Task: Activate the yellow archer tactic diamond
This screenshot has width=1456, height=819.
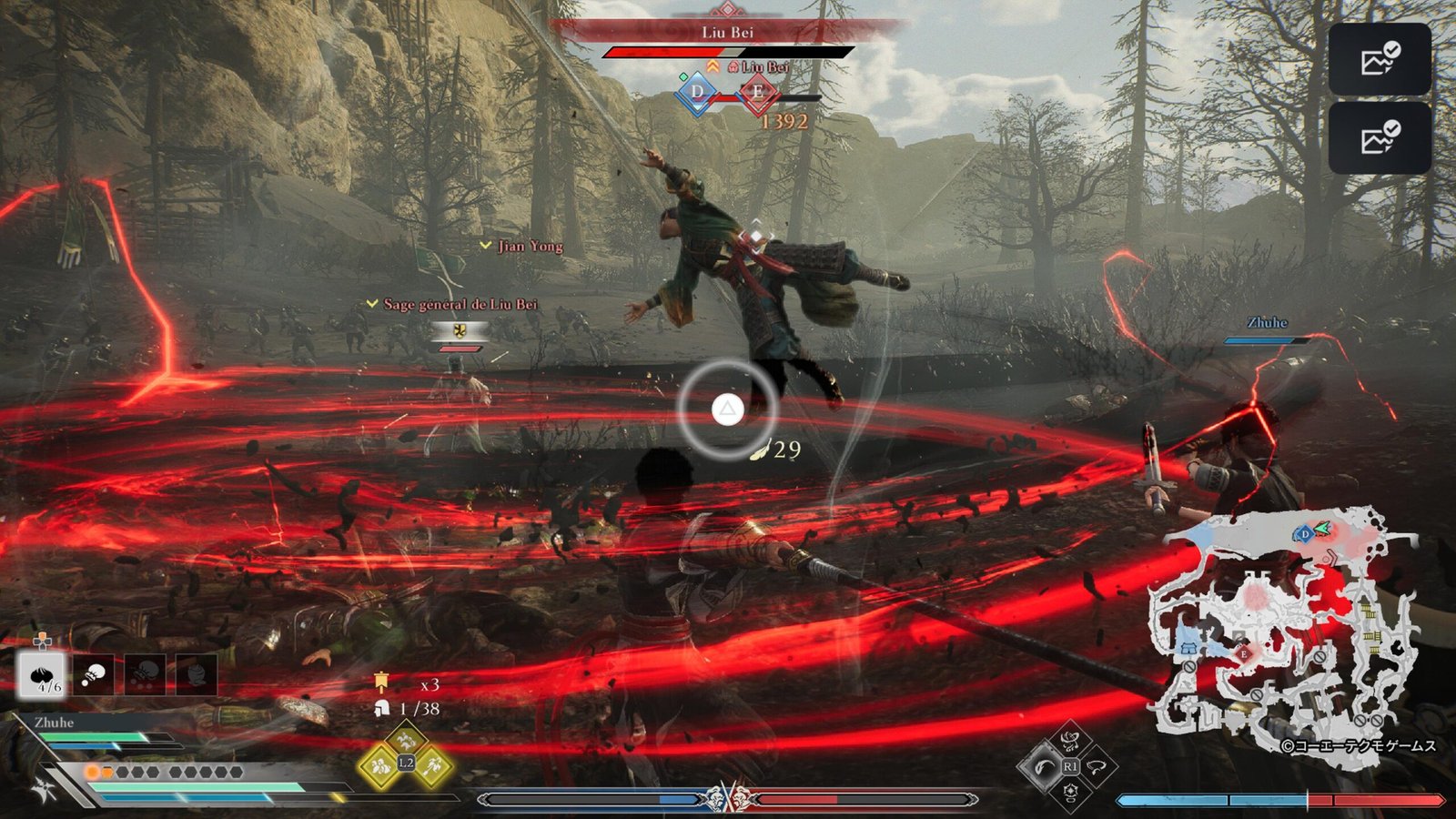Action: (432, 767)
